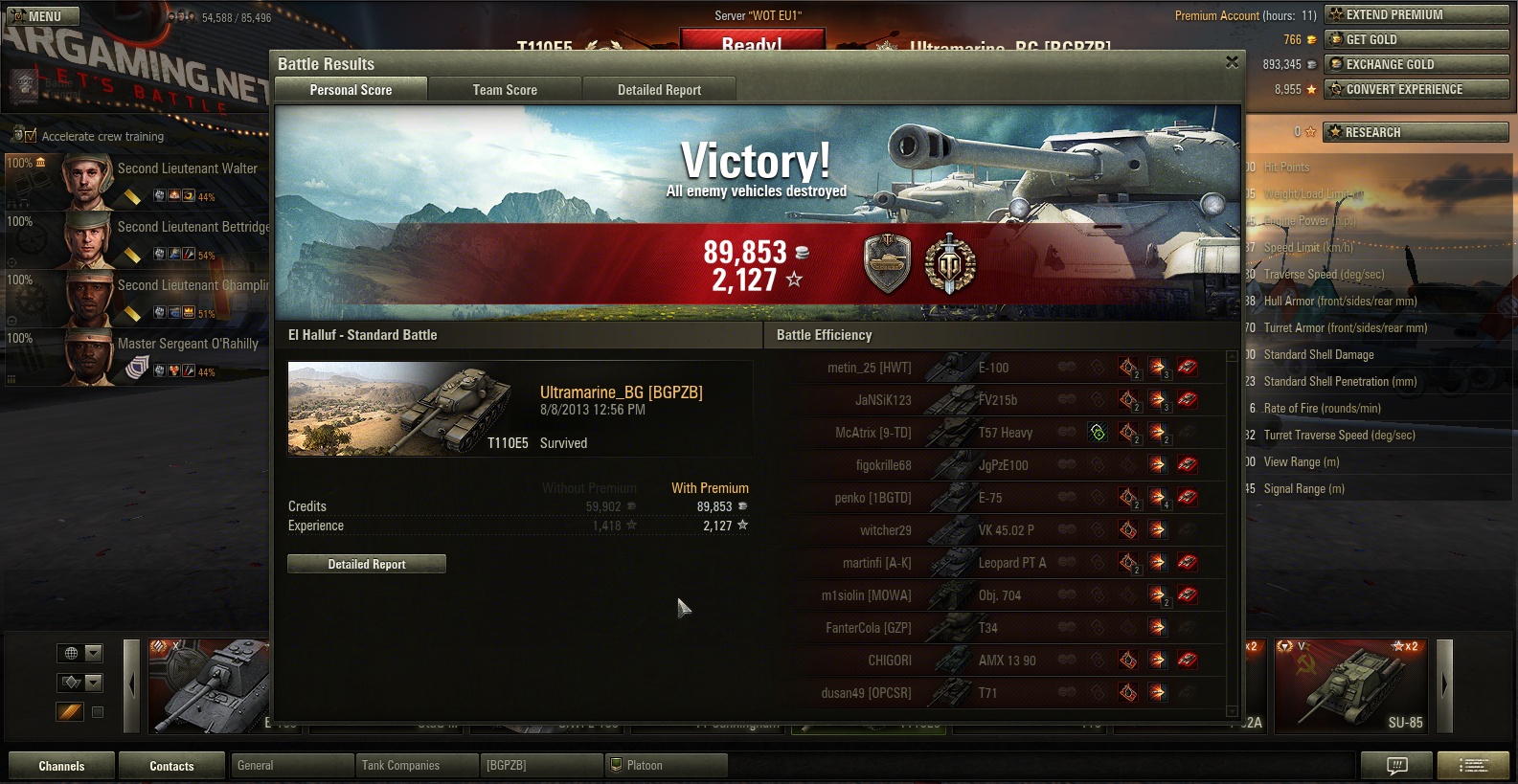Image resolution: width=1518 pixels, height=784 pixels.
Task: Close the Battle Results window
Action: tap(1232, 62)
